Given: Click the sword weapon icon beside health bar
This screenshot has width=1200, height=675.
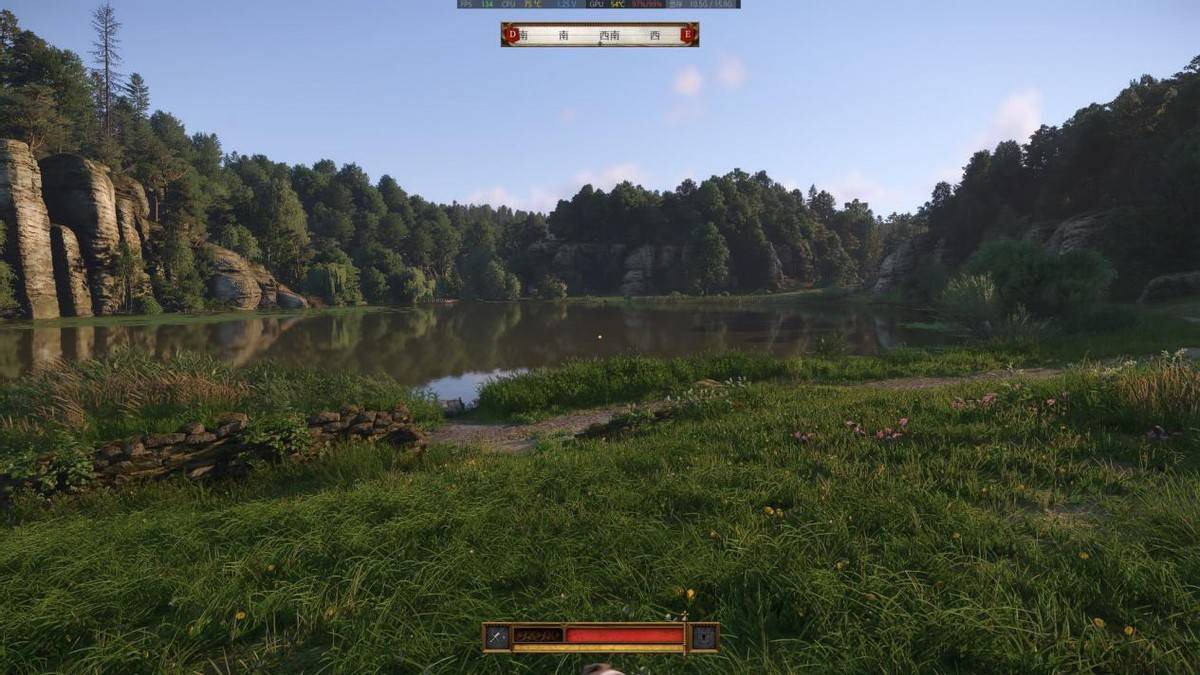Looking at the screenshot, I should (497, 636).
